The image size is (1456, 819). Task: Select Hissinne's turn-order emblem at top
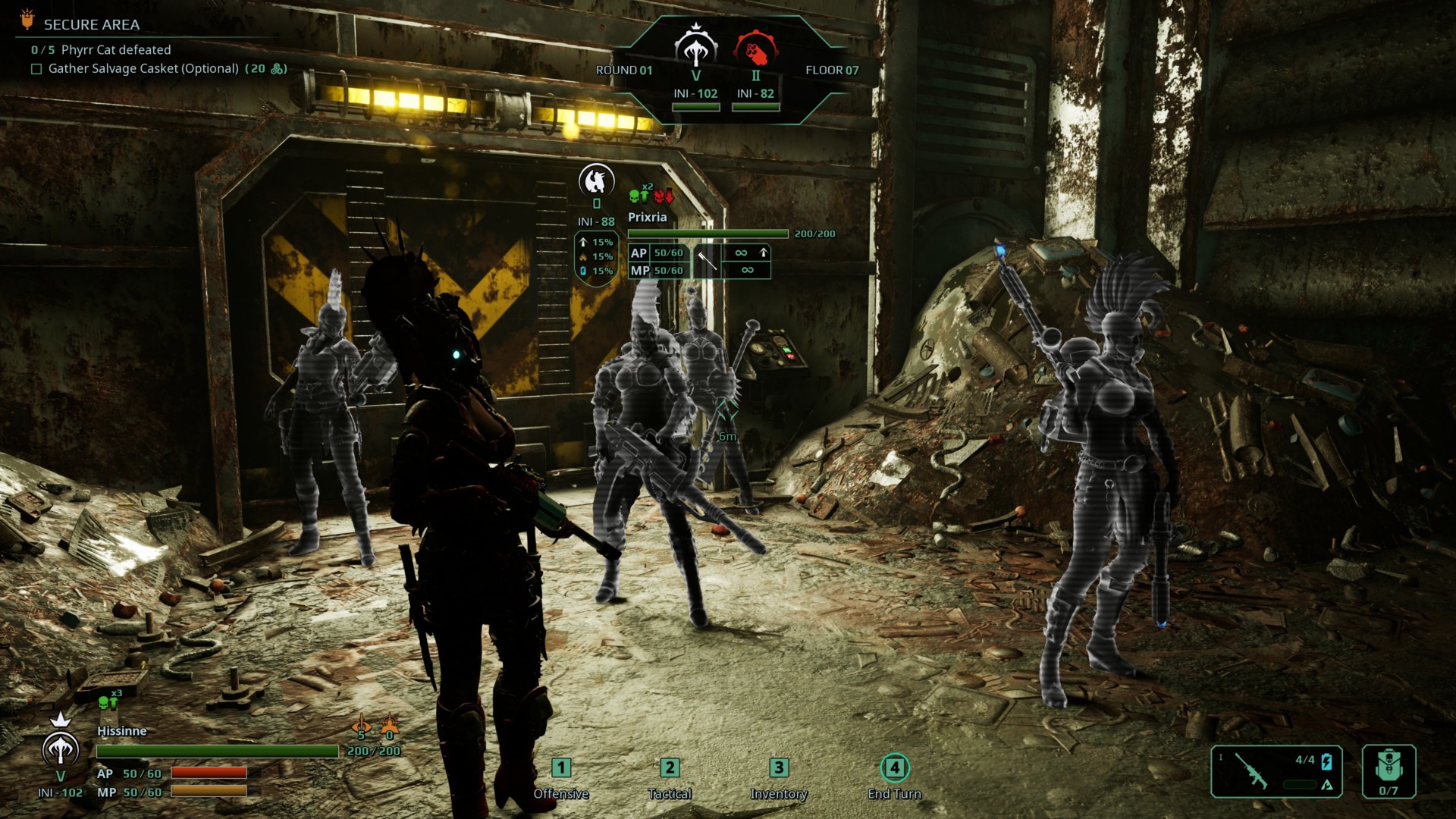[x=695, y=47]
